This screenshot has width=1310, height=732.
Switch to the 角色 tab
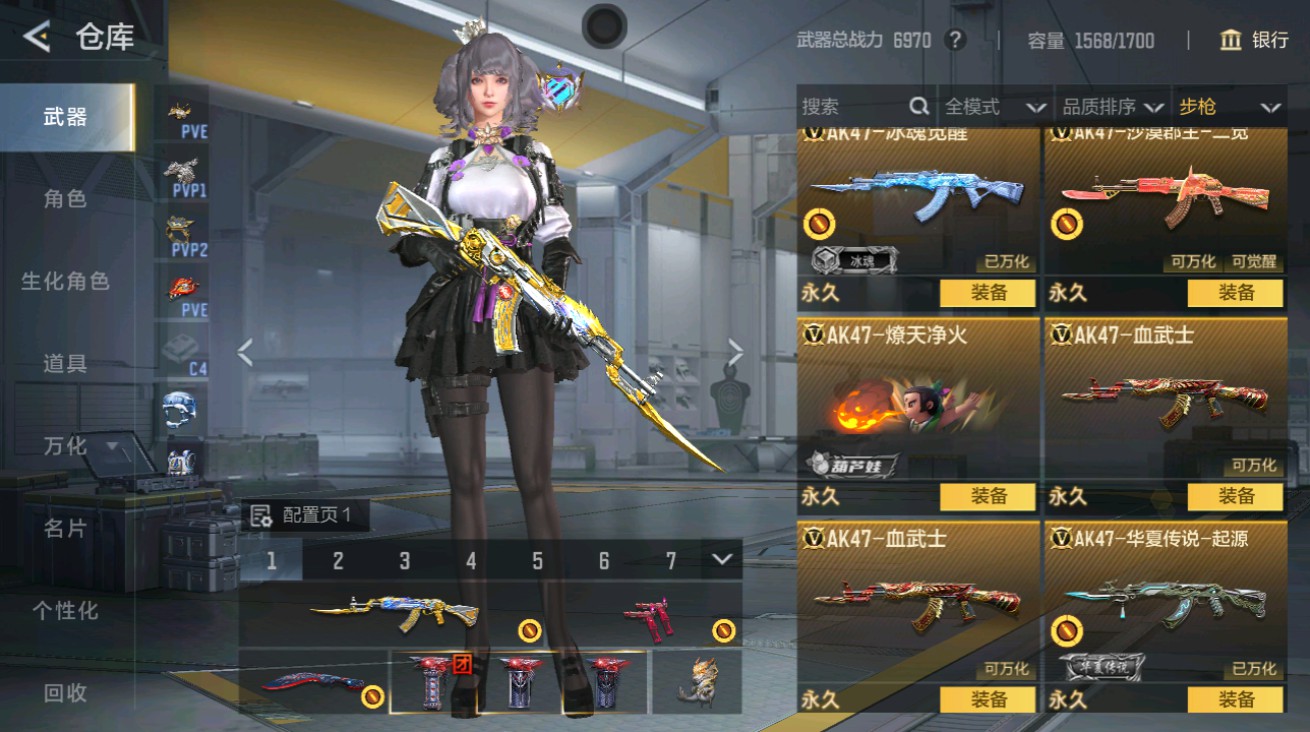pos(63,199)
